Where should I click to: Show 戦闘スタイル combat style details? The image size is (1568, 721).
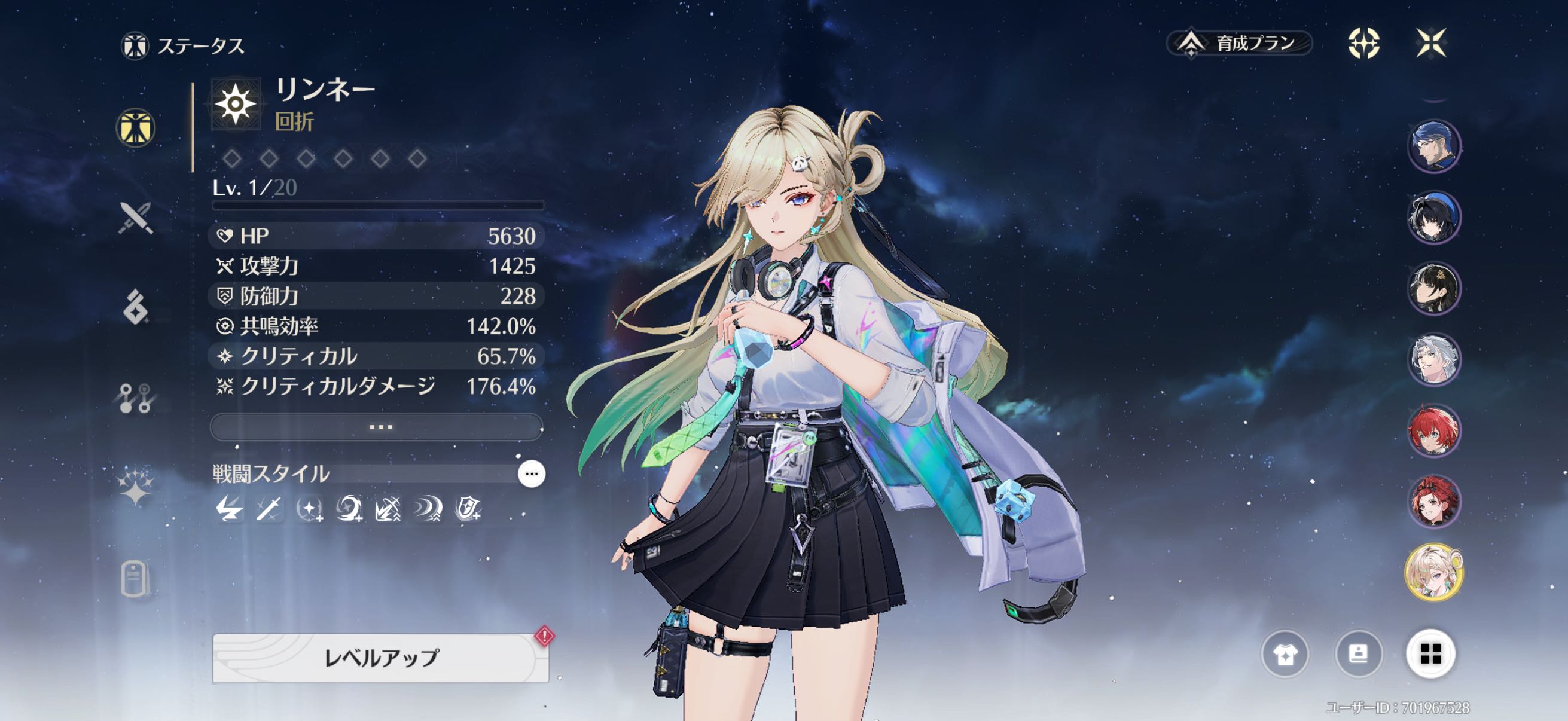[531, 474]
